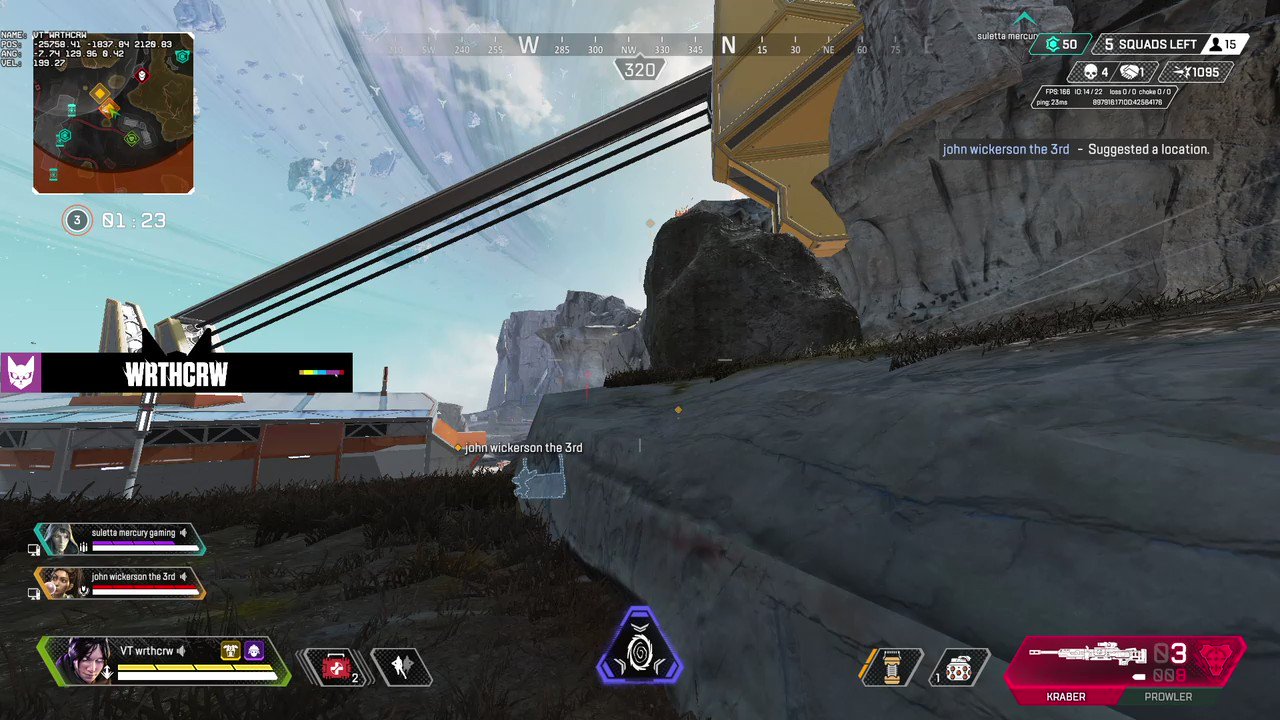
Task: Click the gold helmet icon on VT wrthcrw's banner
Action: pyautogui.click(x=230, y=650)
